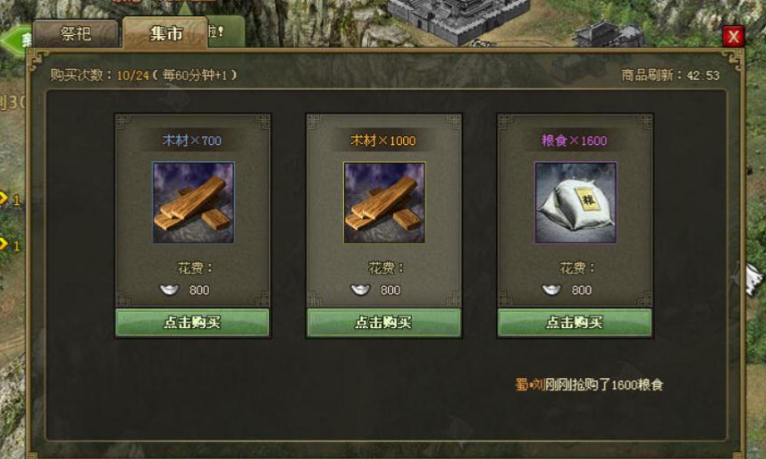Select the 集市 market tab

pos(165,34)
